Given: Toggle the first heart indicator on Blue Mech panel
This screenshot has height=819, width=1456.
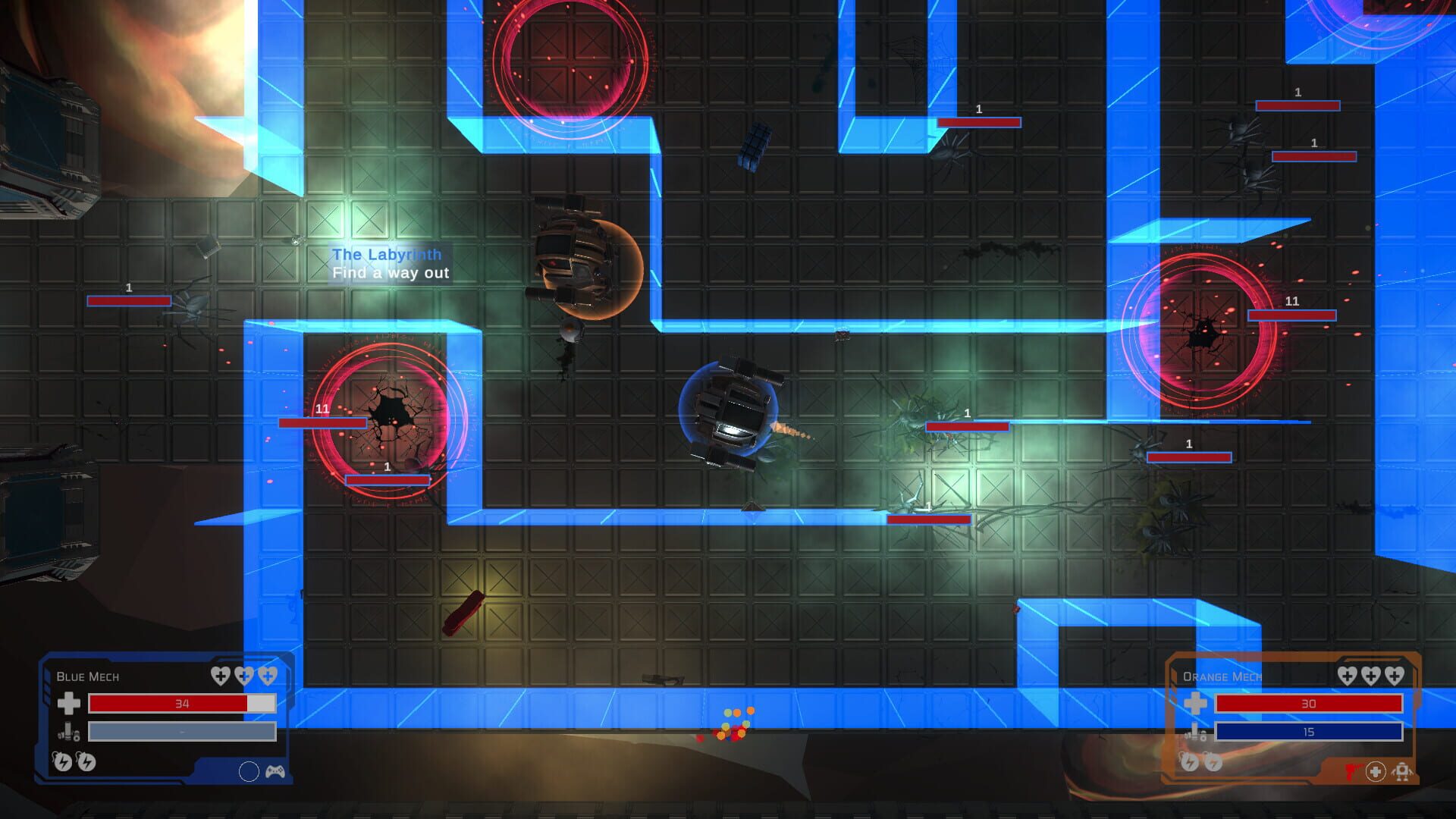Looking at the screenshot, I should pos(221,676).
